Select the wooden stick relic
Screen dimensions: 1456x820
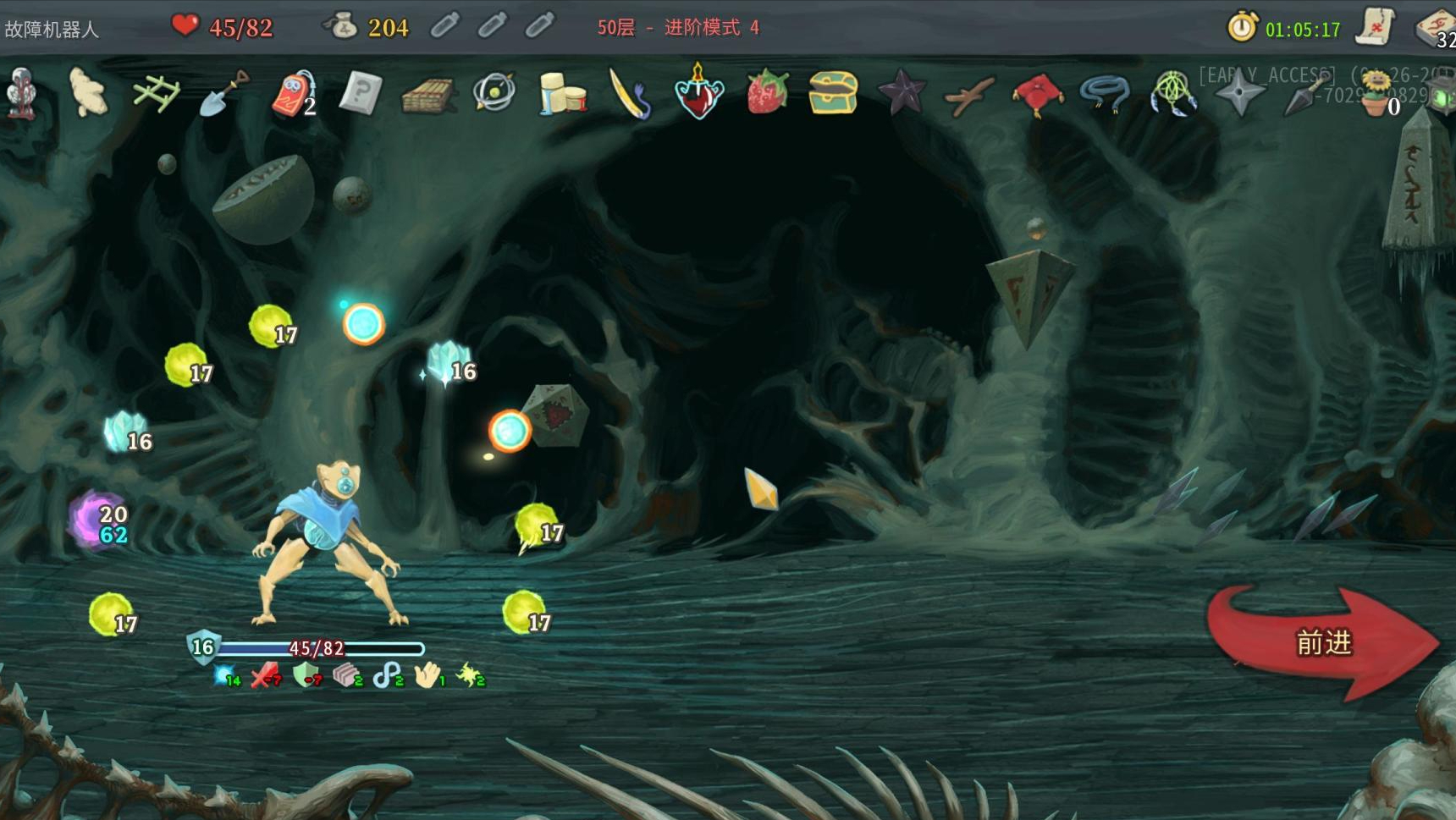[x=970, y=95]
